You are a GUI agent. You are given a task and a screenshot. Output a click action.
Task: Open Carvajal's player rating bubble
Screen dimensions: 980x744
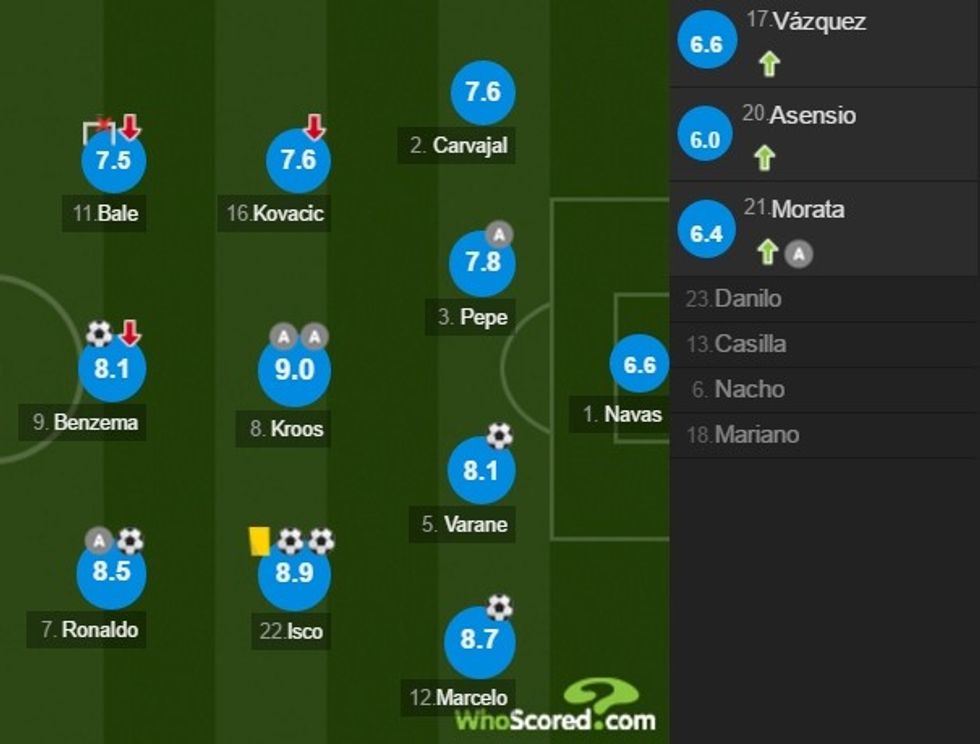(483, 92)
